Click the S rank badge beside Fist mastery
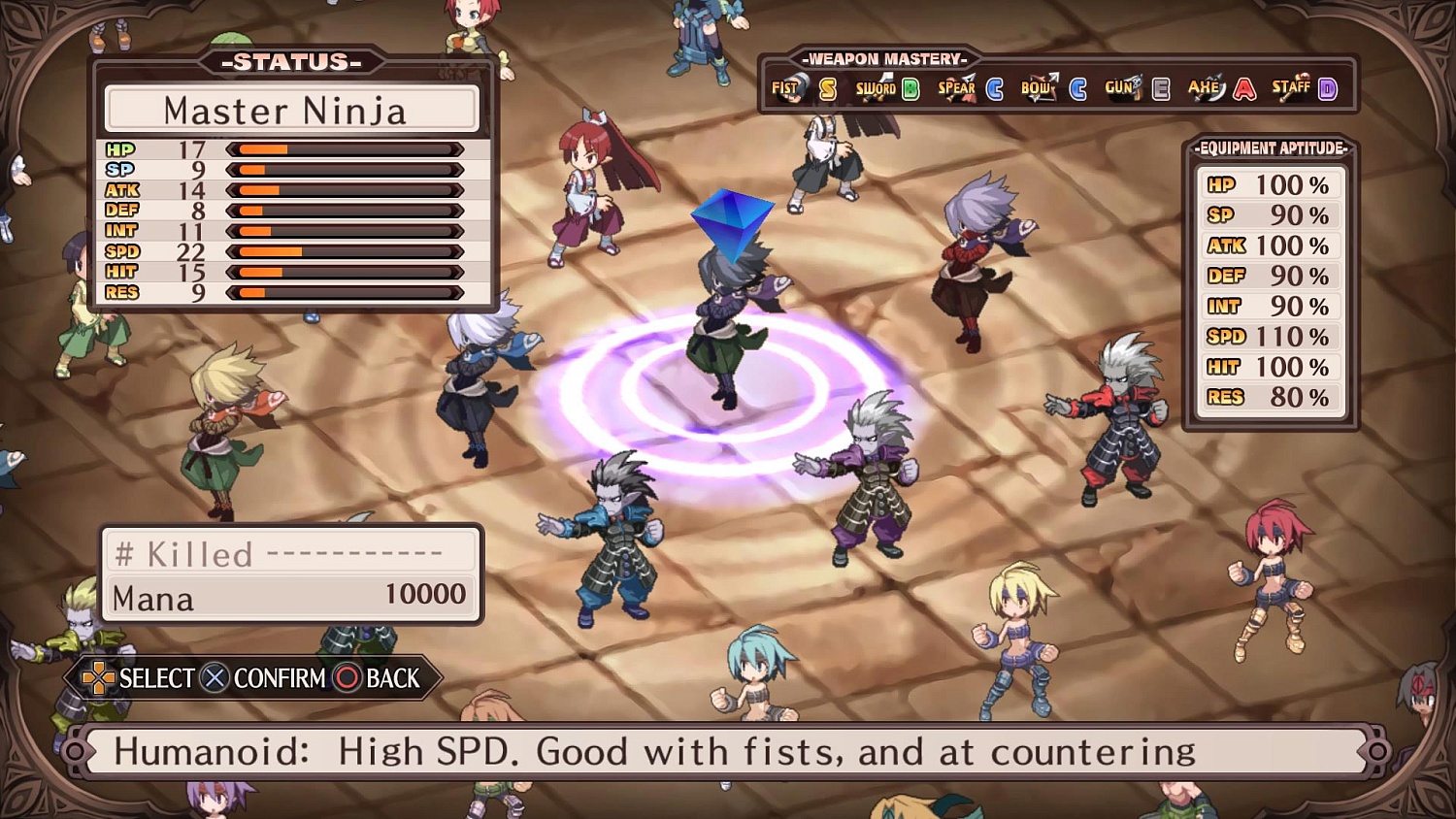The height and width of the screenshot is (819, 1456). click(x=826, y=88)
